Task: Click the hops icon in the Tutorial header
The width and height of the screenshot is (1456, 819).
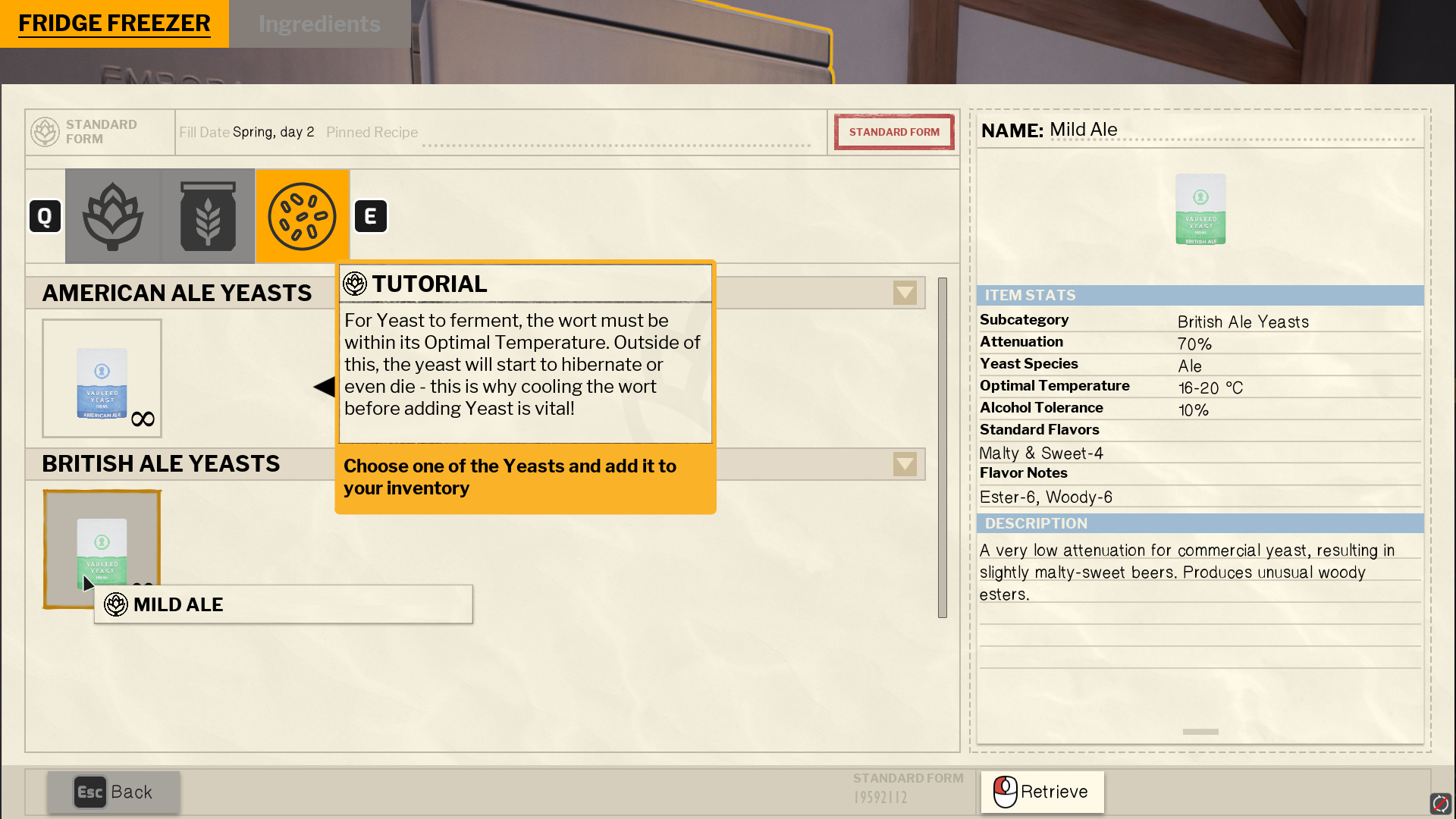Action: tap(354, 283)
